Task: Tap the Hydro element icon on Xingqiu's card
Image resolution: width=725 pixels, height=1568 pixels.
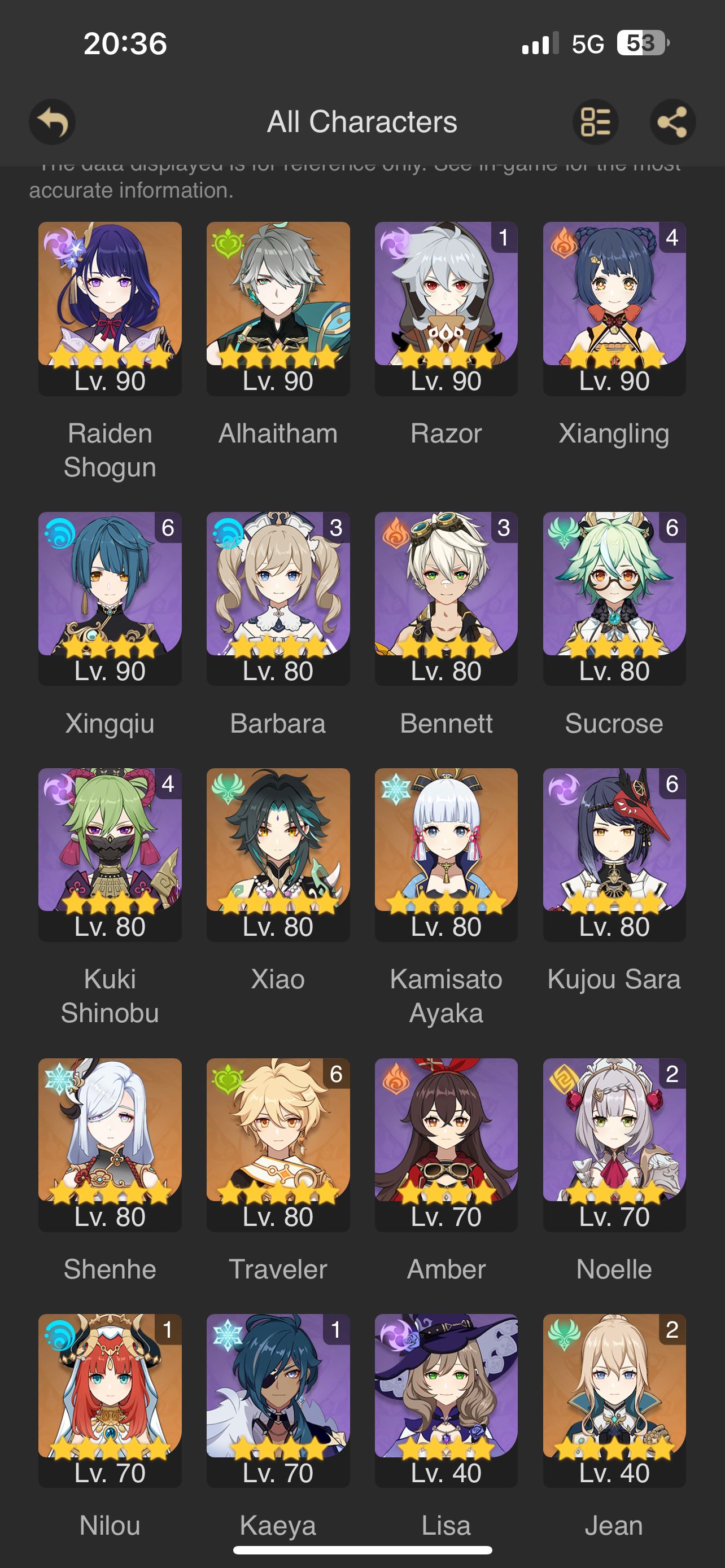Action: 62,534
